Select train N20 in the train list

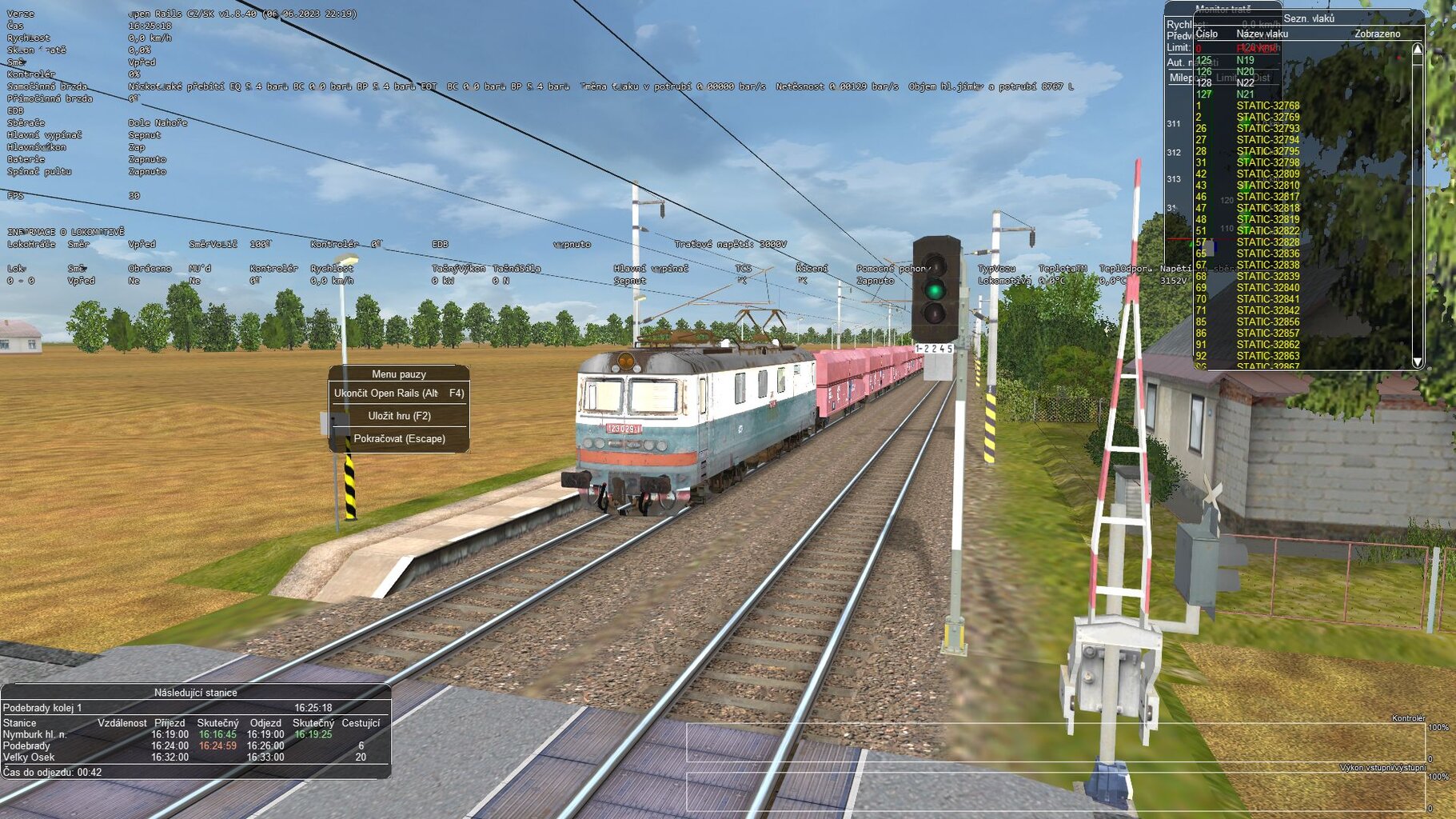(x=1243, y=70)
